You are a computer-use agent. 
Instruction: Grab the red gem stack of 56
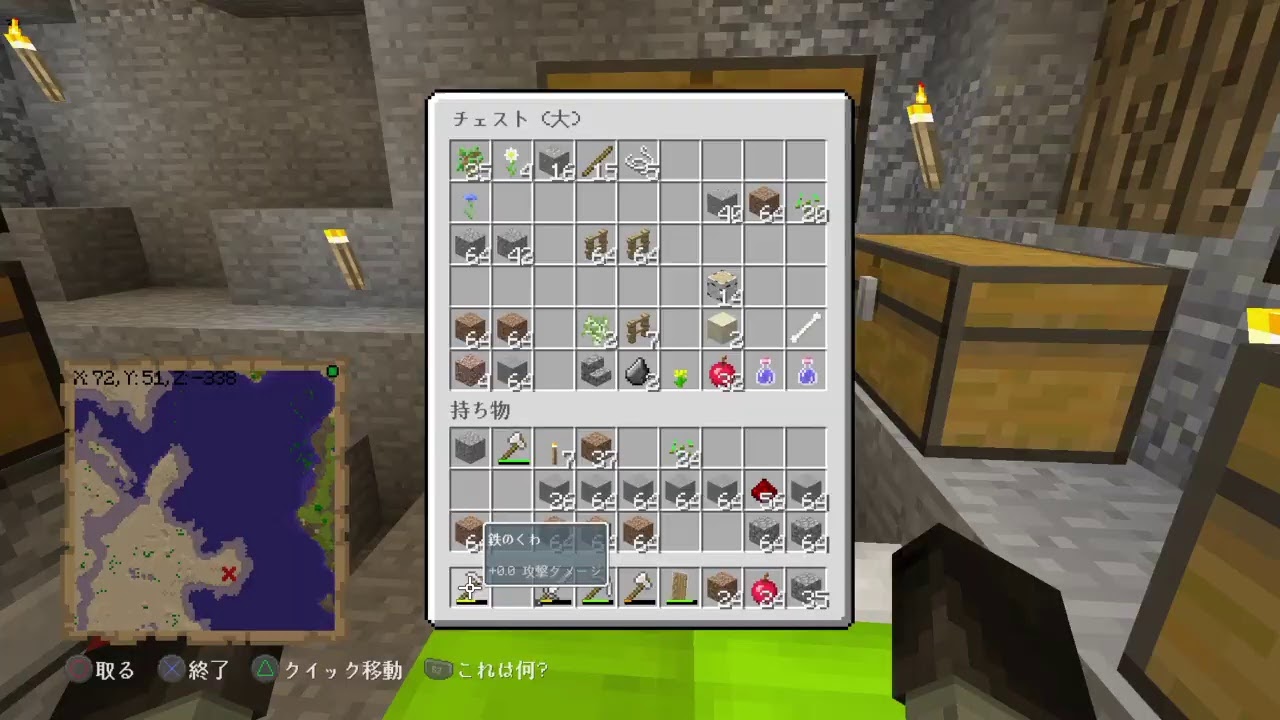pos(764,490)
